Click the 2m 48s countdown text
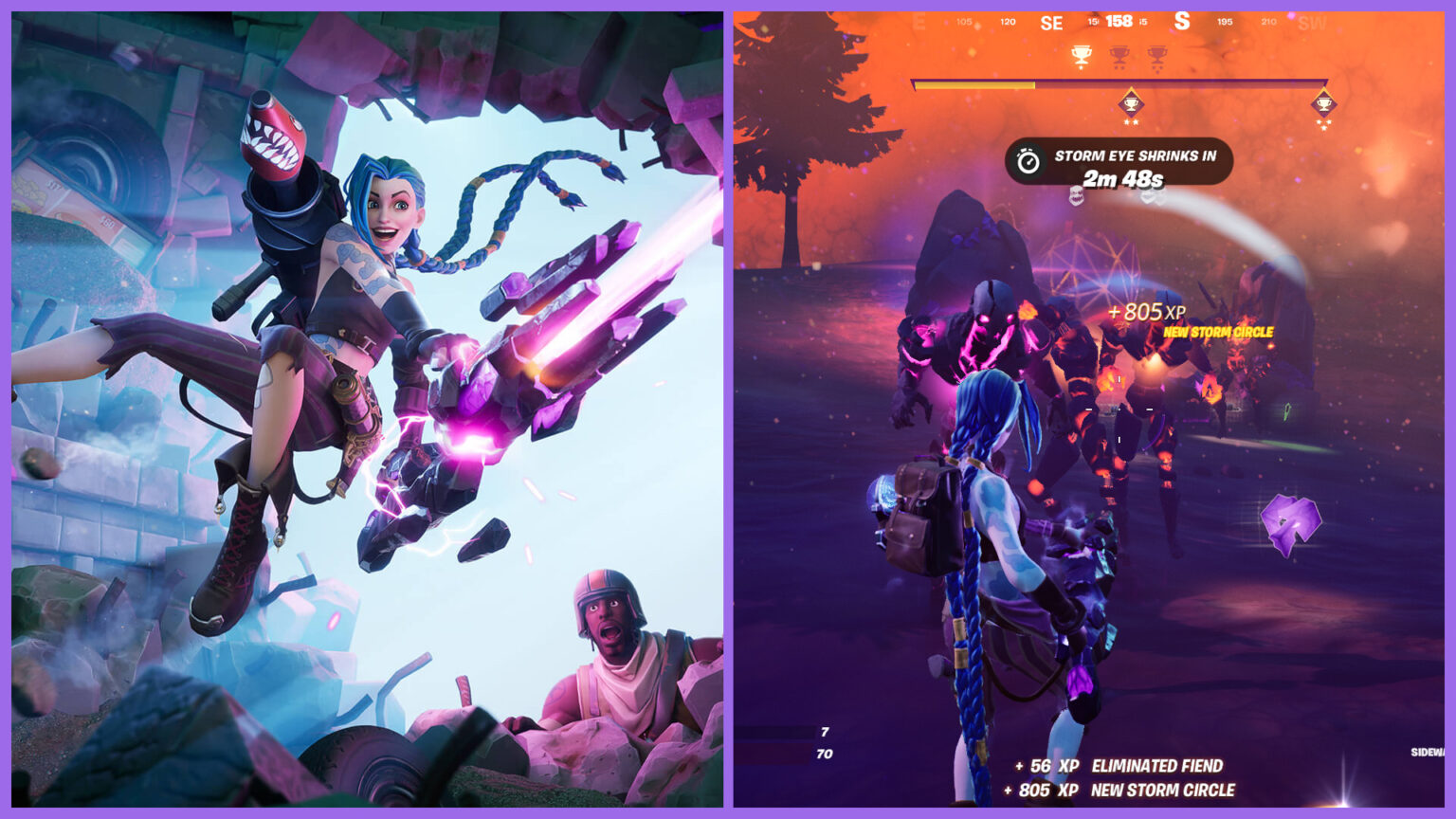This screenshot has height=819, width=1456. [x=1122, y=177]
